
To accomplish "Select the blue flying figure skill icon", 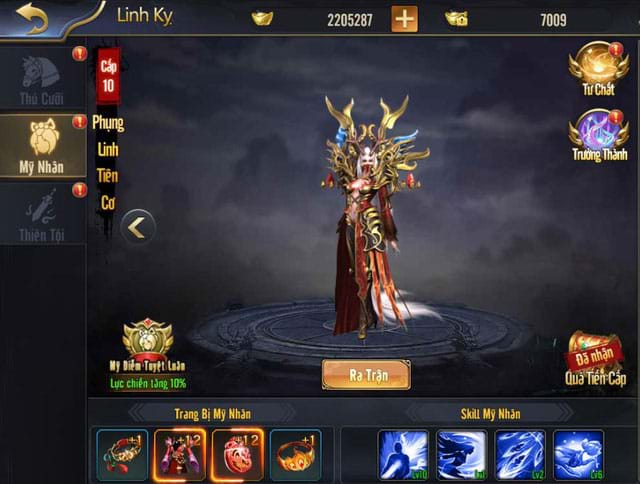I will 462,455.
